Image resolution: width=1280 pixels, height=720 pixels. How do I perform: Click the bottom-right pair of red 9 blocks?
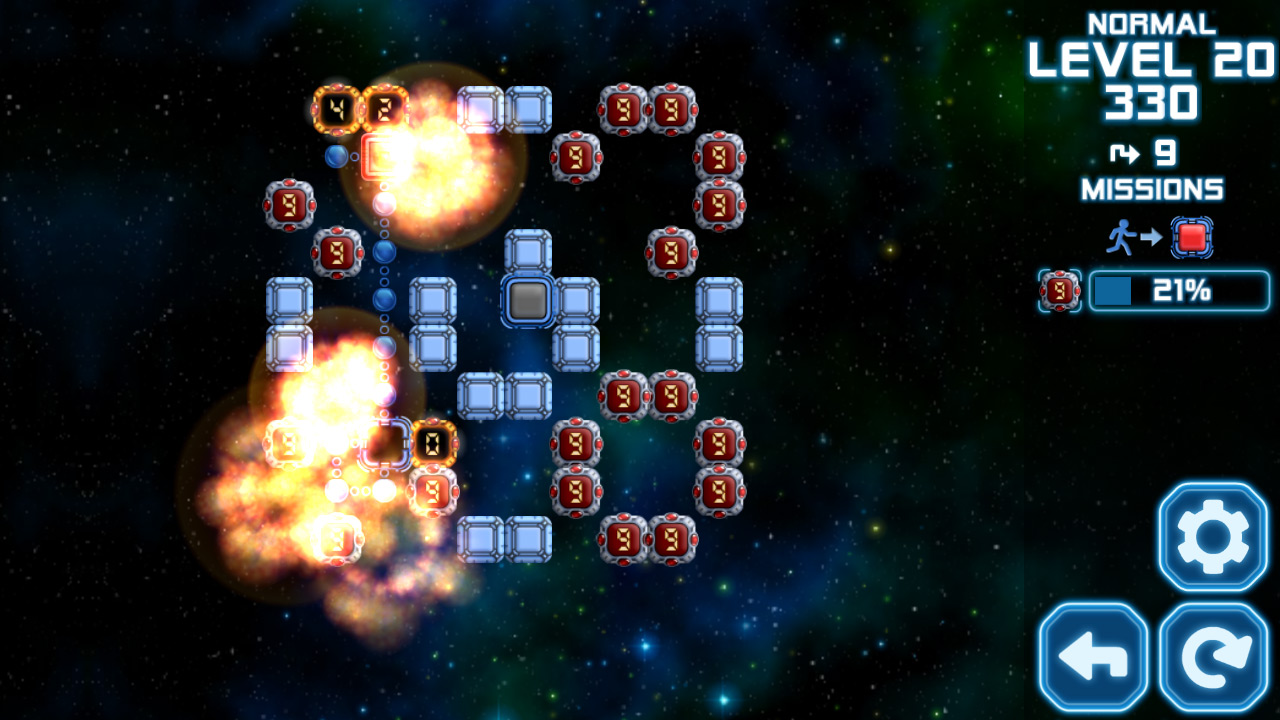click(x=648, y=537)
